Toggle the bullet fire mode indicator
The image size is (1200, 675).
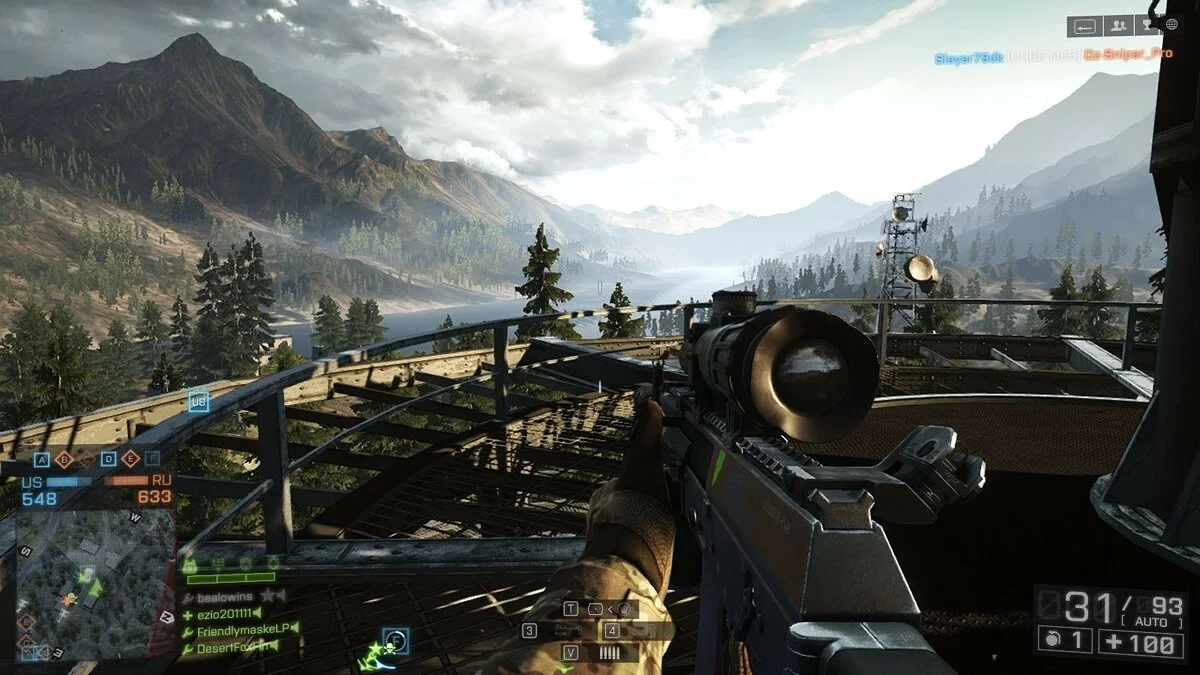(x=611, y=652)
